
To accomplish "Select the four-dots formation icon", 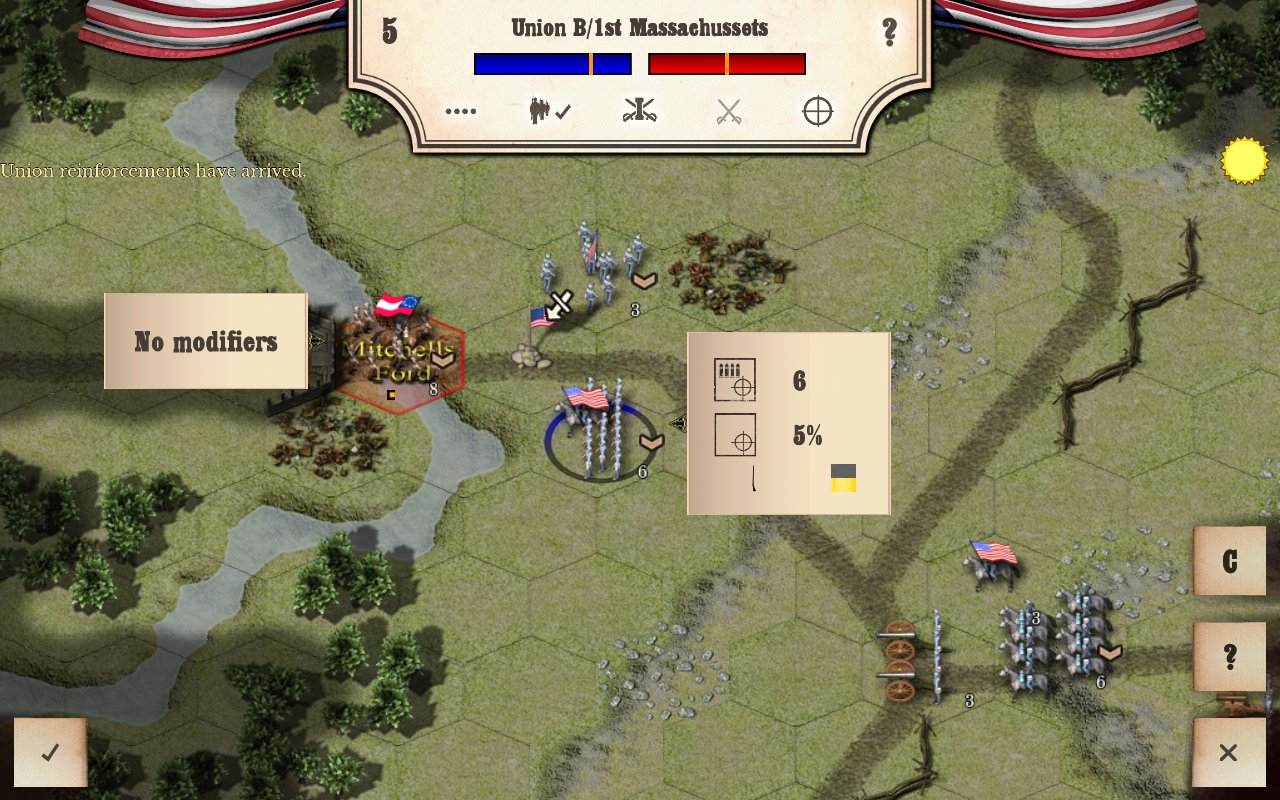I will coord(461,112).
